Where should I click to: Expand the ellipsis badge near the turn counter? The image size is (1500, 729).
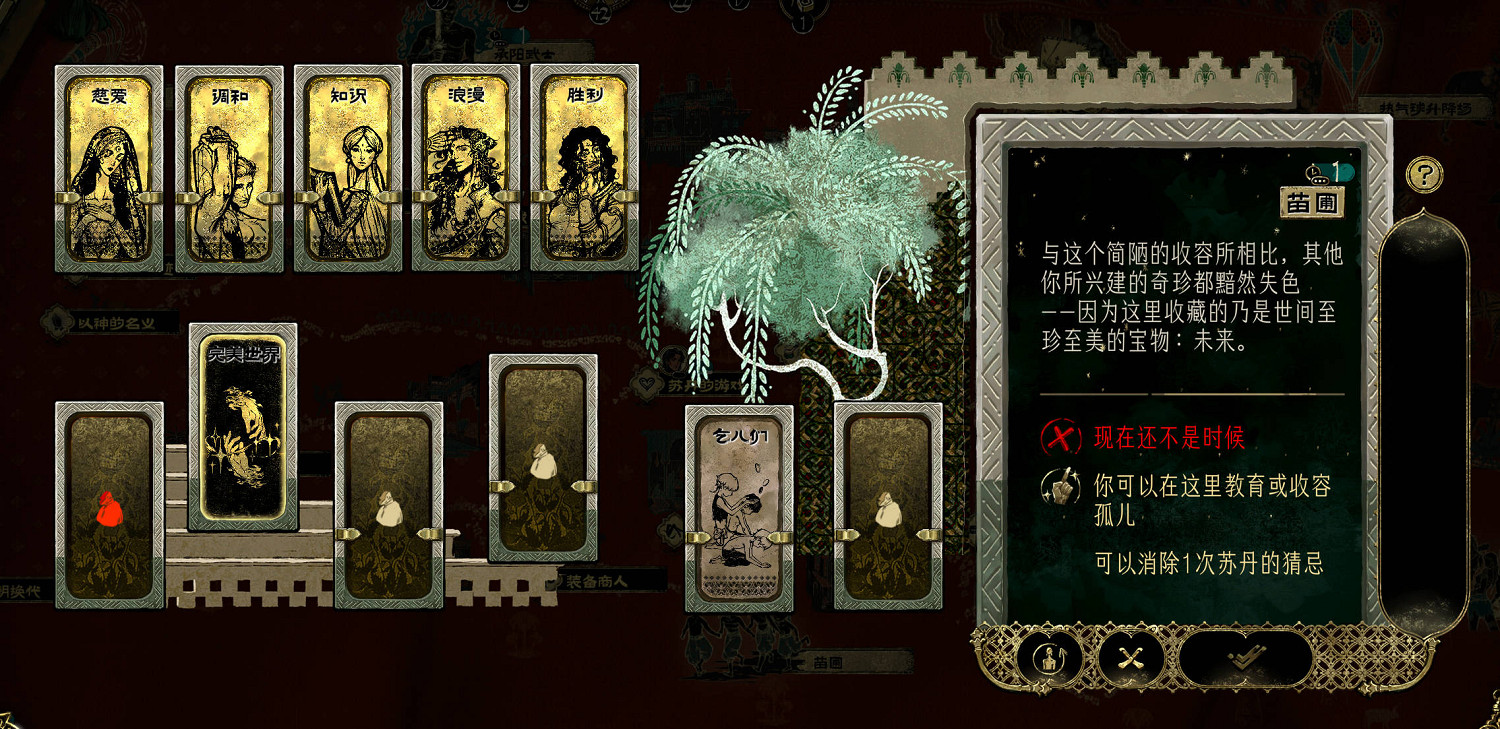pos(1320,180)
